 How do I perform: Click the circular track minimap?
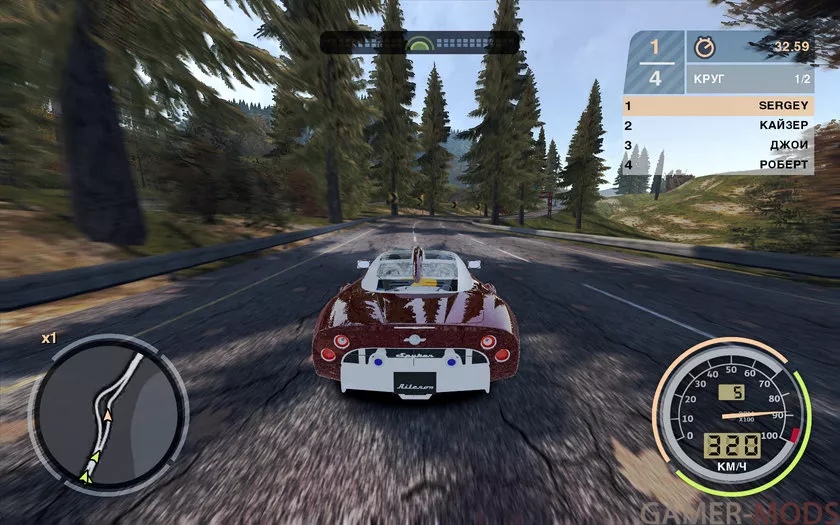[107, 410]
